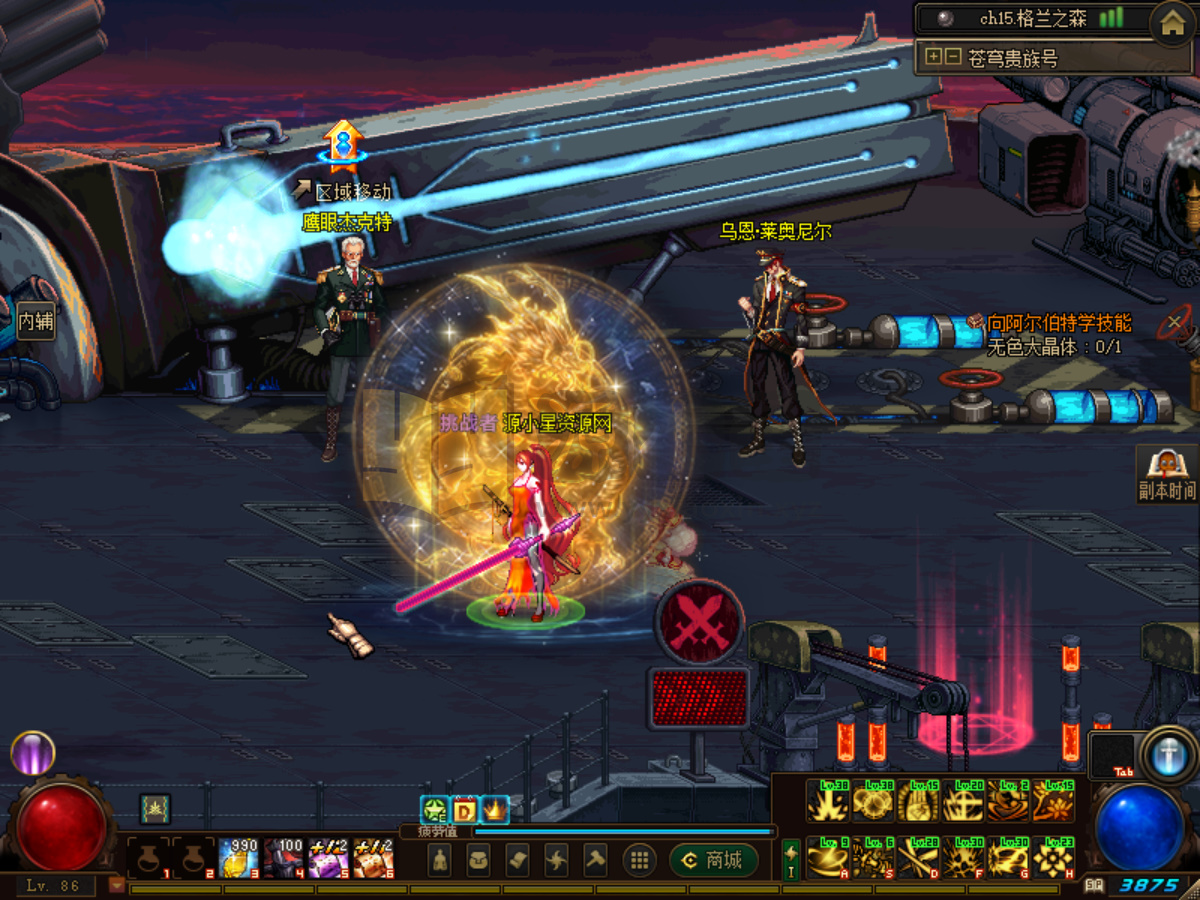Use the blue crystal item with 990 count

click(238, 858)
